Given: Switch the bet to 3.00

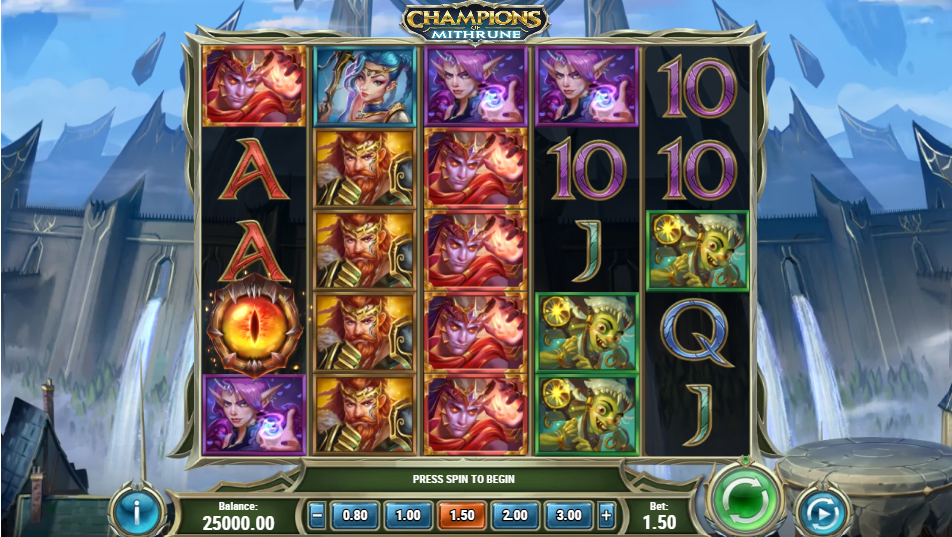Looking at the screenshot, I should 568,516.
